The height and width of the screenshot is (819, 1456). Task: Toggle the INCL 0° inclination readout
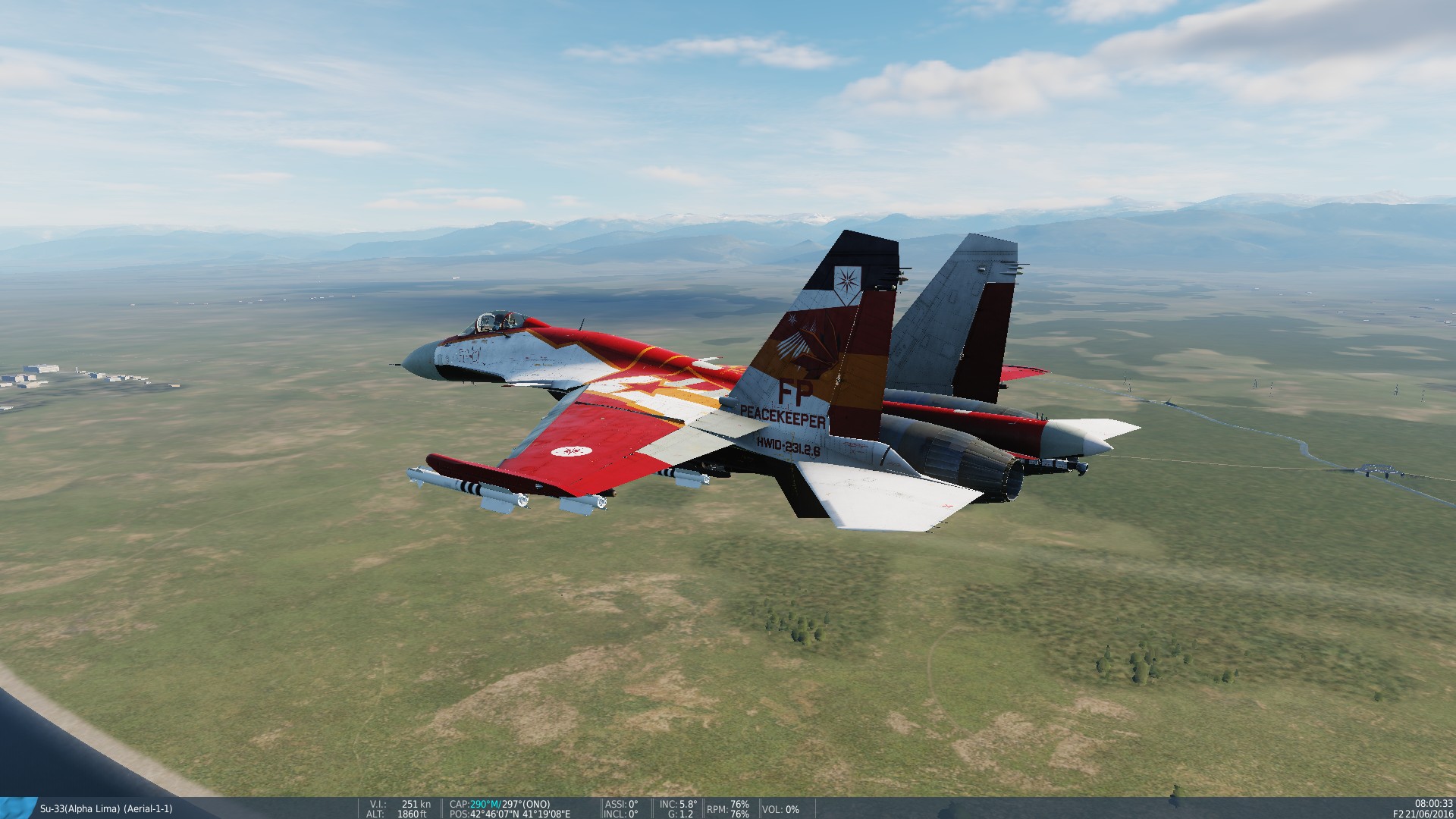click(x=620, y=814)
